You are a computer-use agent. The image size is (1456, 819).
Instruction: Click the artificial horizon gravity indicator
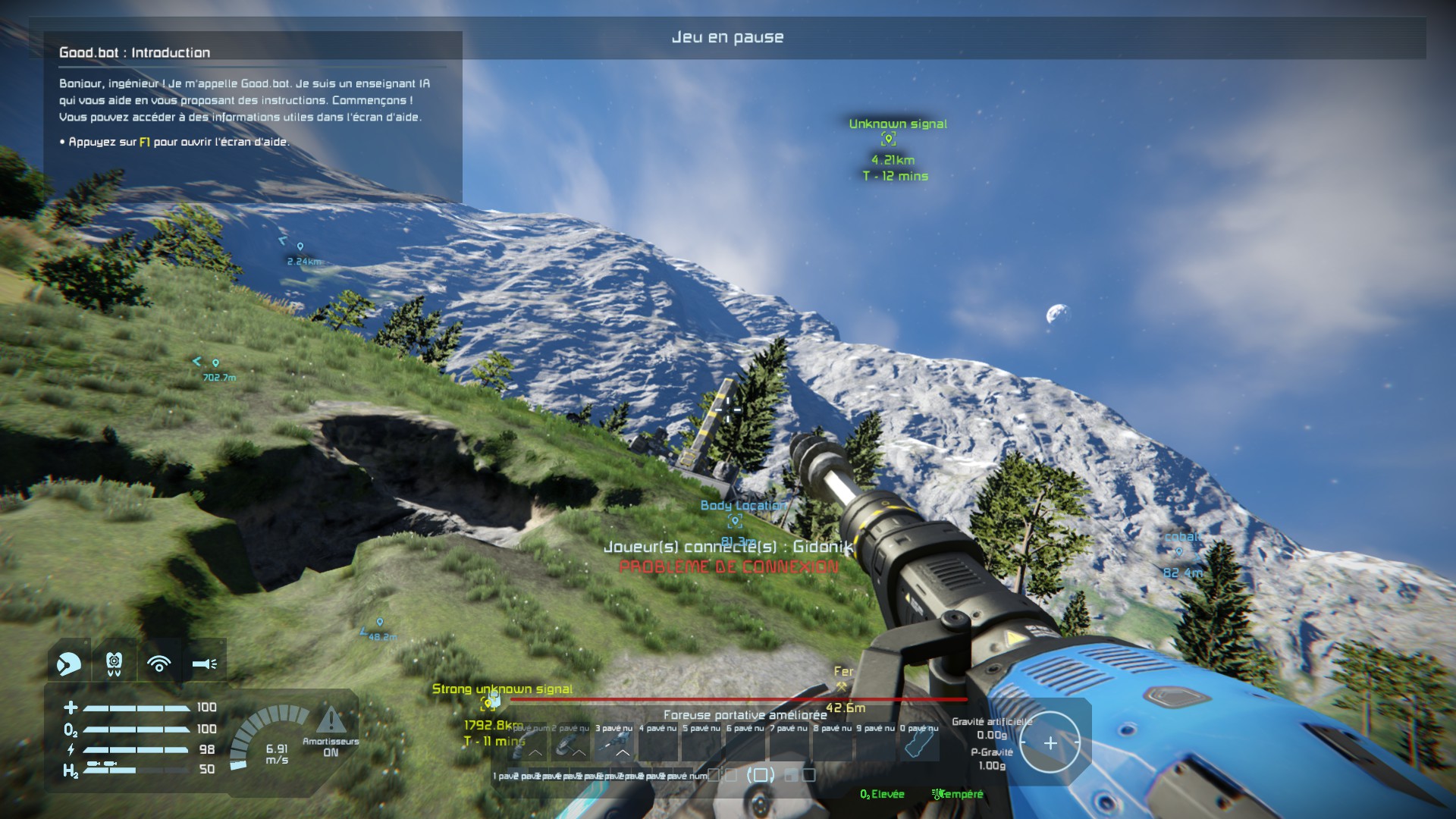(x=1050, y=743)
